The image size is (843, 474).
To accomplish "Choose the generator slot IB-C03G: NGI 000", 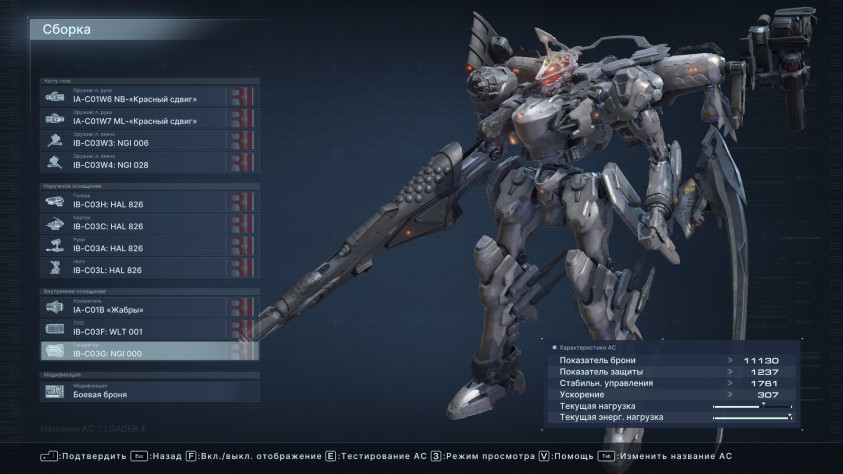I will tap(150, 351).
